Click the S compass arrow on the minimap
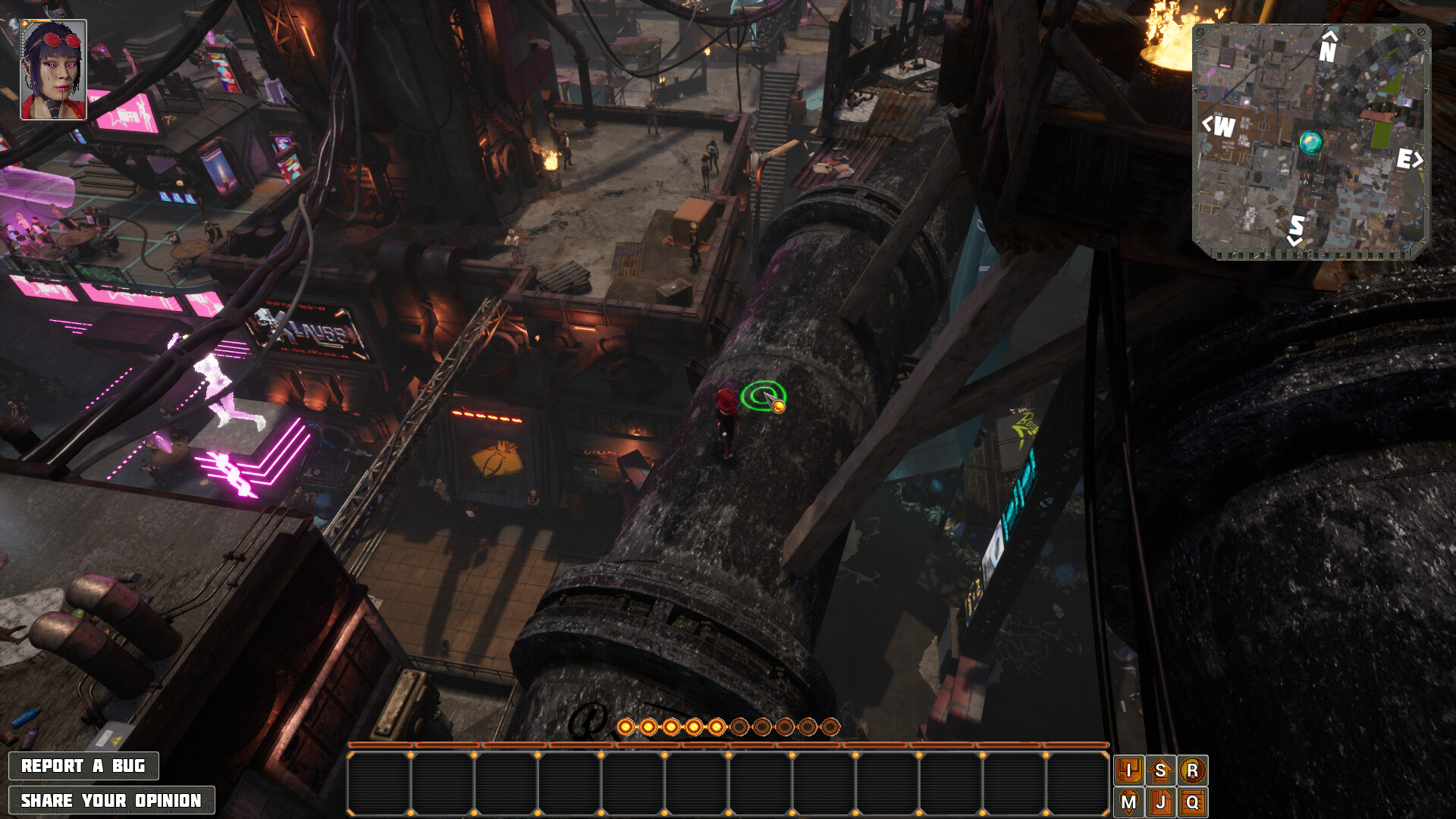 1295,230
